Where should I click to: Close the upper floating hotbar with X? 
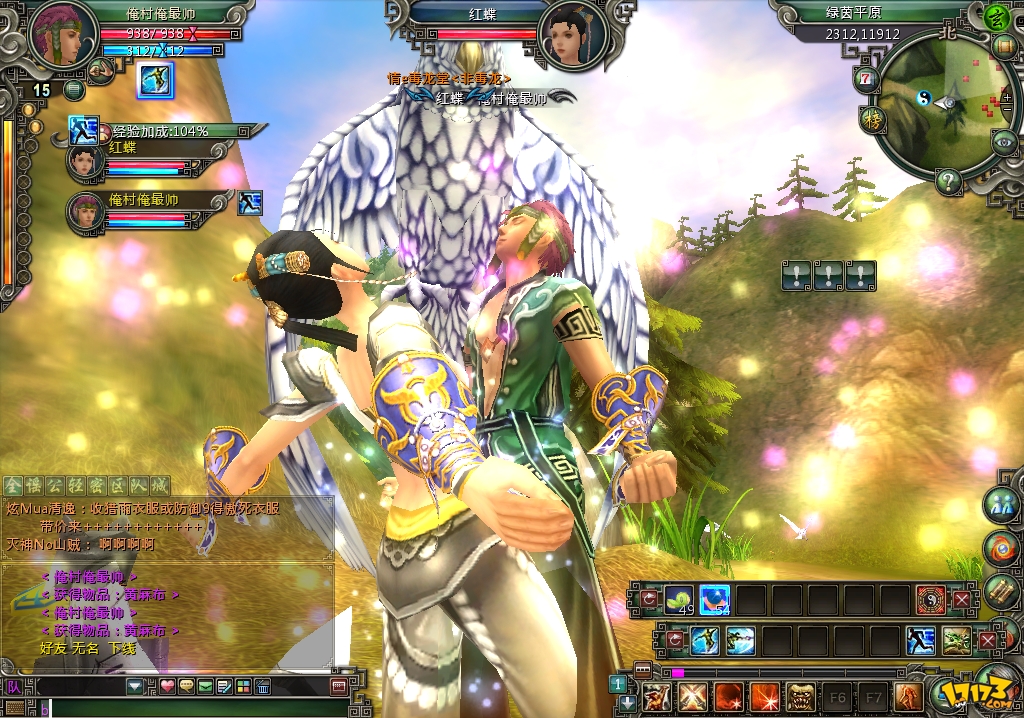(962, 601)
